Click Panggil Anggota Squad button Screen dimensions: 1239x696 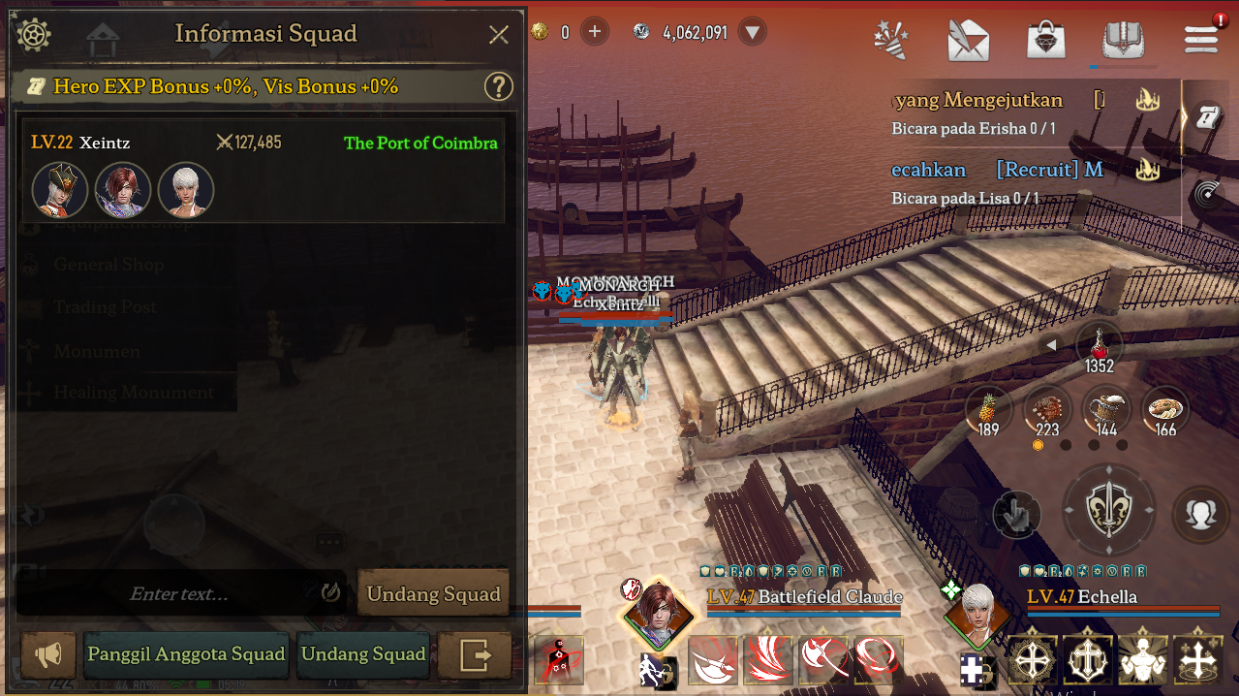187,655
